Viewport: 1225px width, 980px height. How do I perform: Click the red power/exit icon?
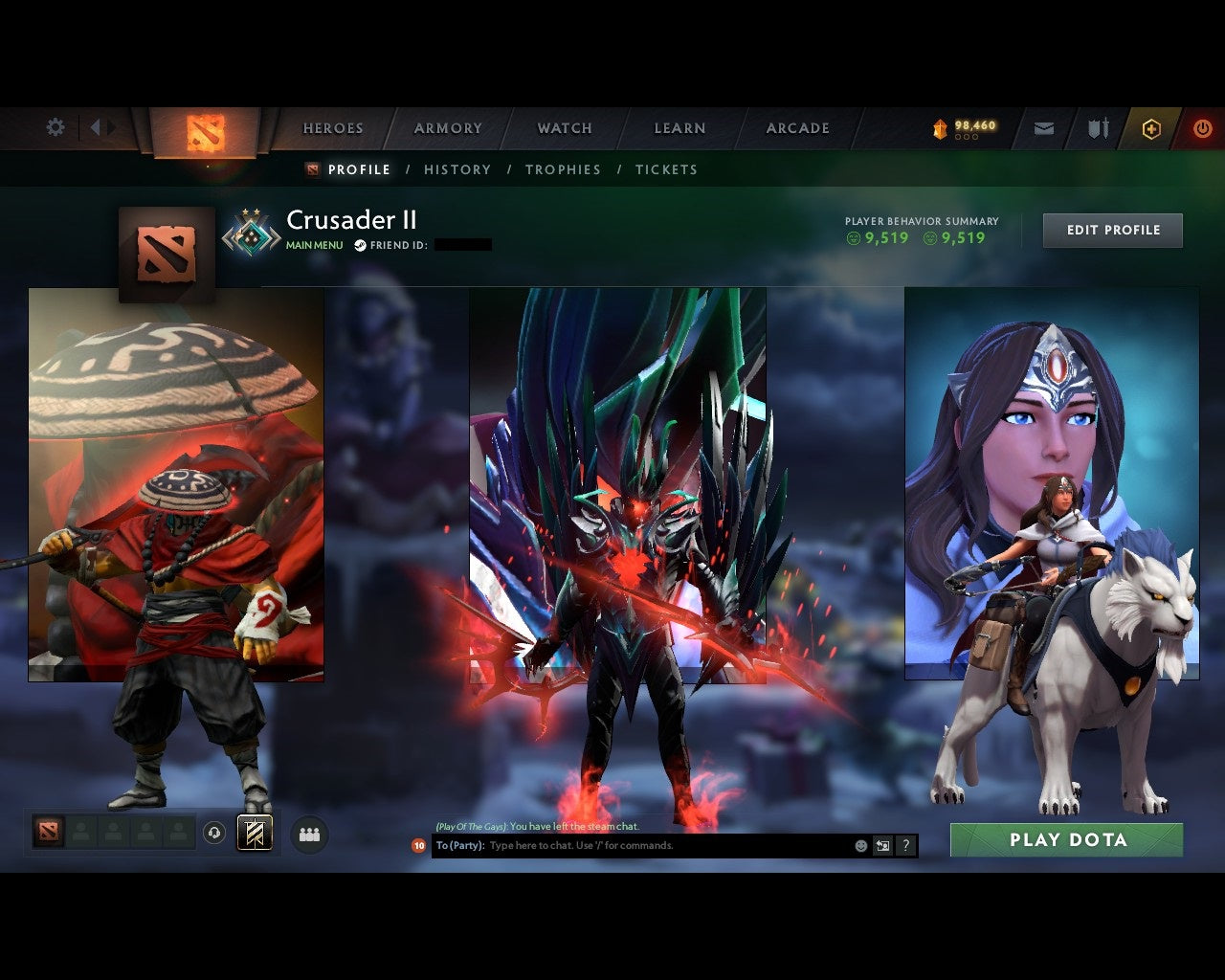(1203, 127)
